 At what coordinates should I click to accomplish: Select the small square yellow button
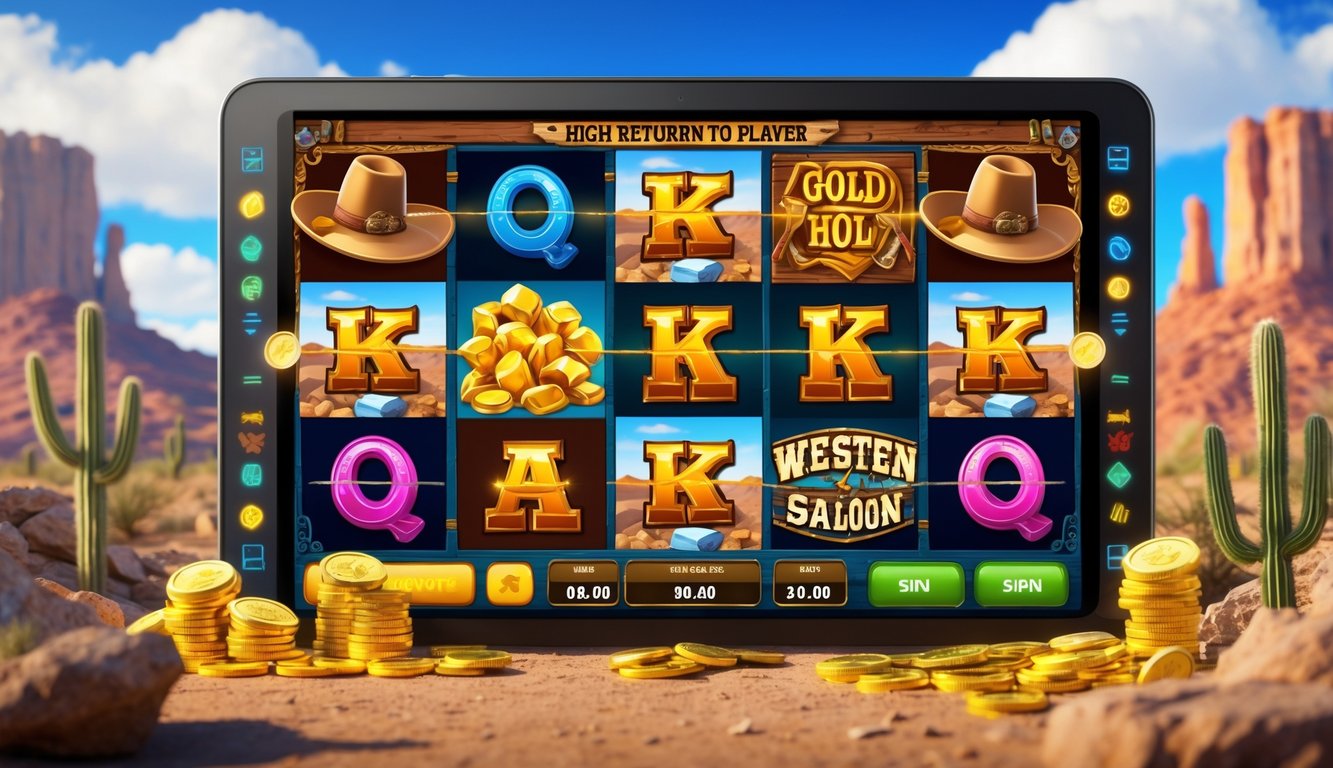click(x=510, y=584)
